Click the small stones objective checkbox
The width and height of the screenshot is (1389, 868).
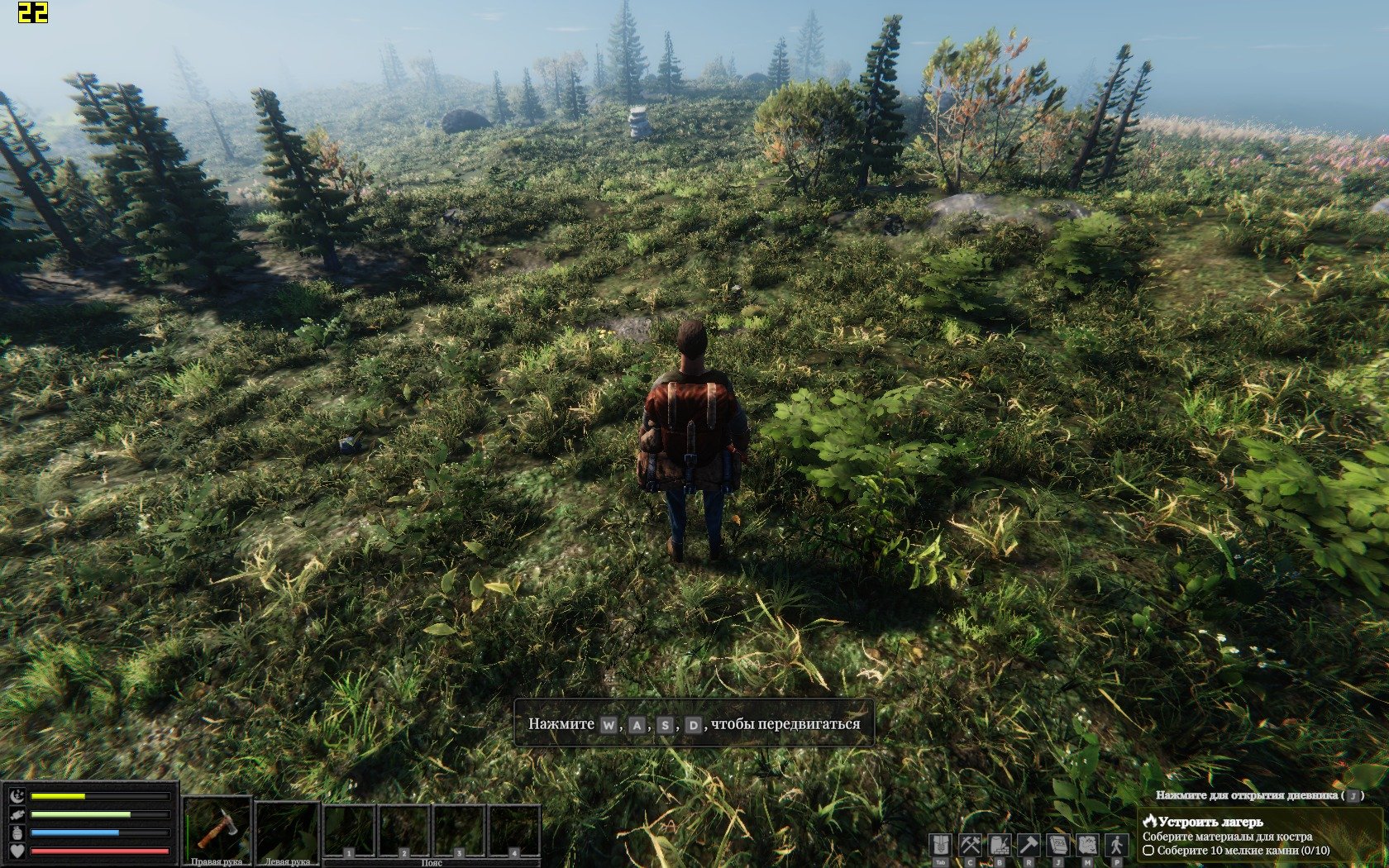1148,851
